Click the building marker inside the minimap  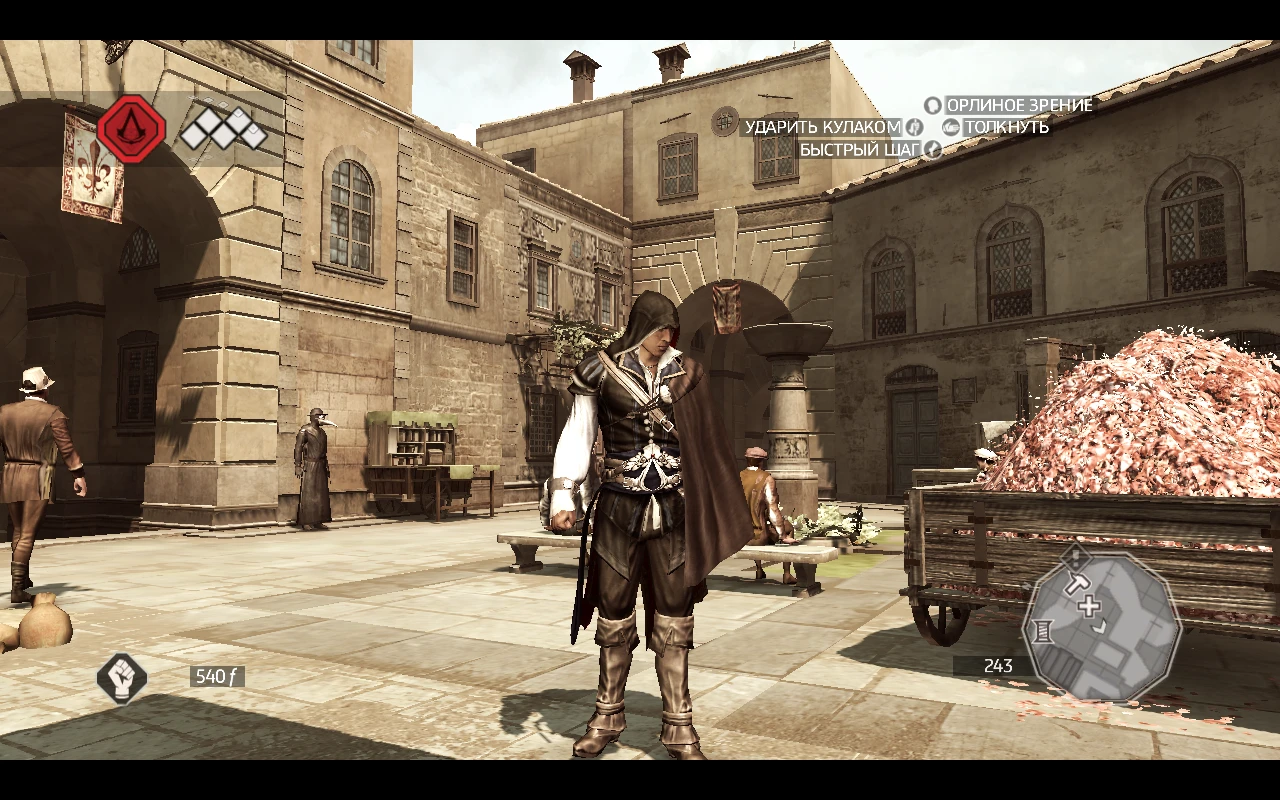pos(1043,632)
